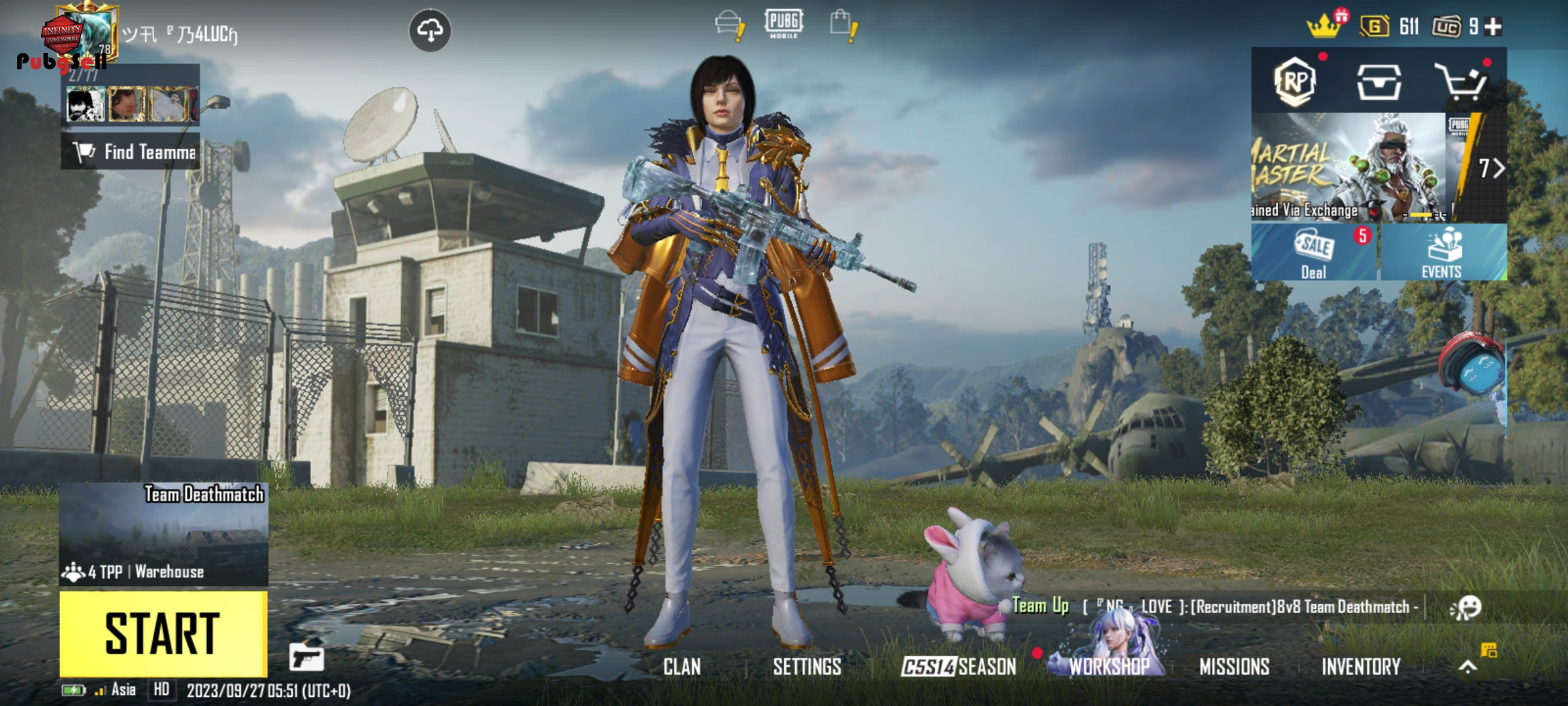Screen dimensions: 1568x706
Task: Open the MISSIONS menu
Action: pos(1234,667)
